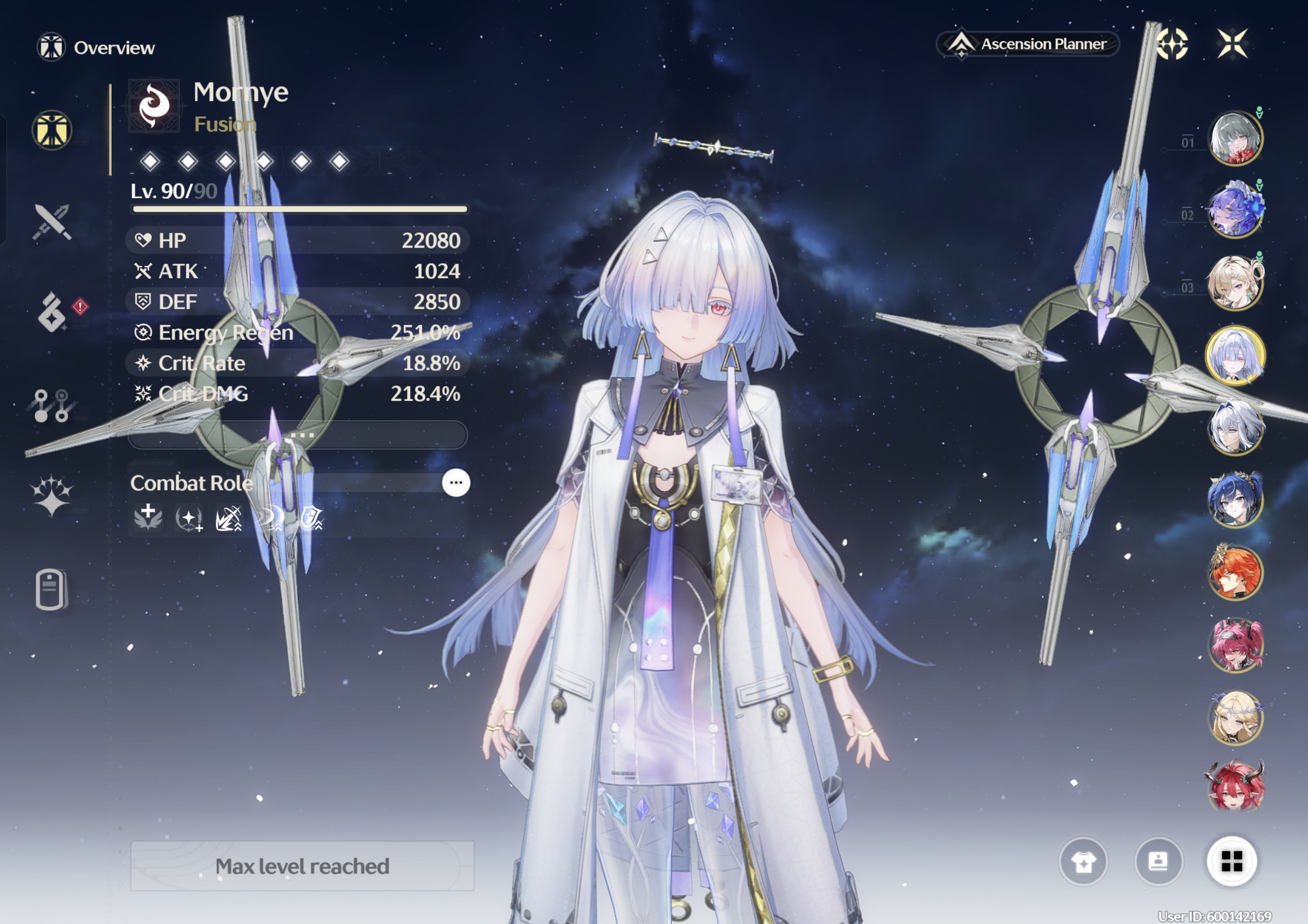
Task: Choose the red-haired horned character portrait
Action: [x=1235, y=786]
